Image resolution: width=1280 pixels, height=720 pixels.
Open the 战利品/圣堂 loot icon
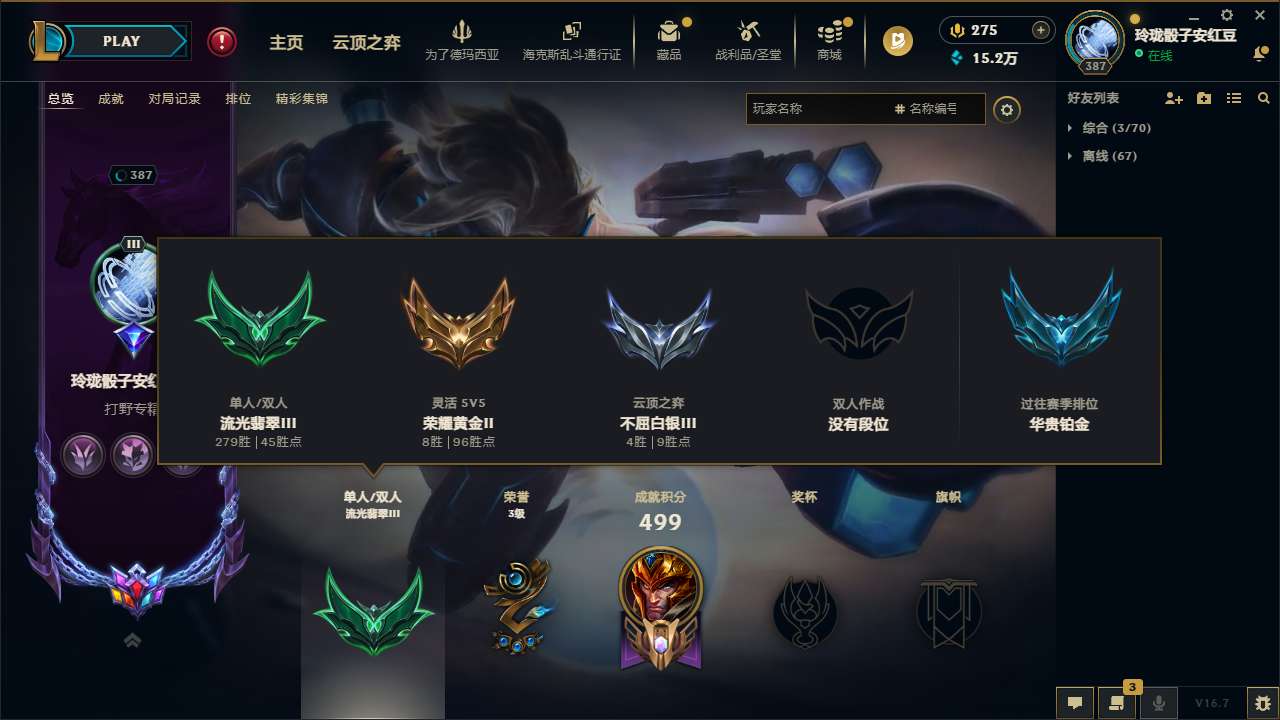749,40
